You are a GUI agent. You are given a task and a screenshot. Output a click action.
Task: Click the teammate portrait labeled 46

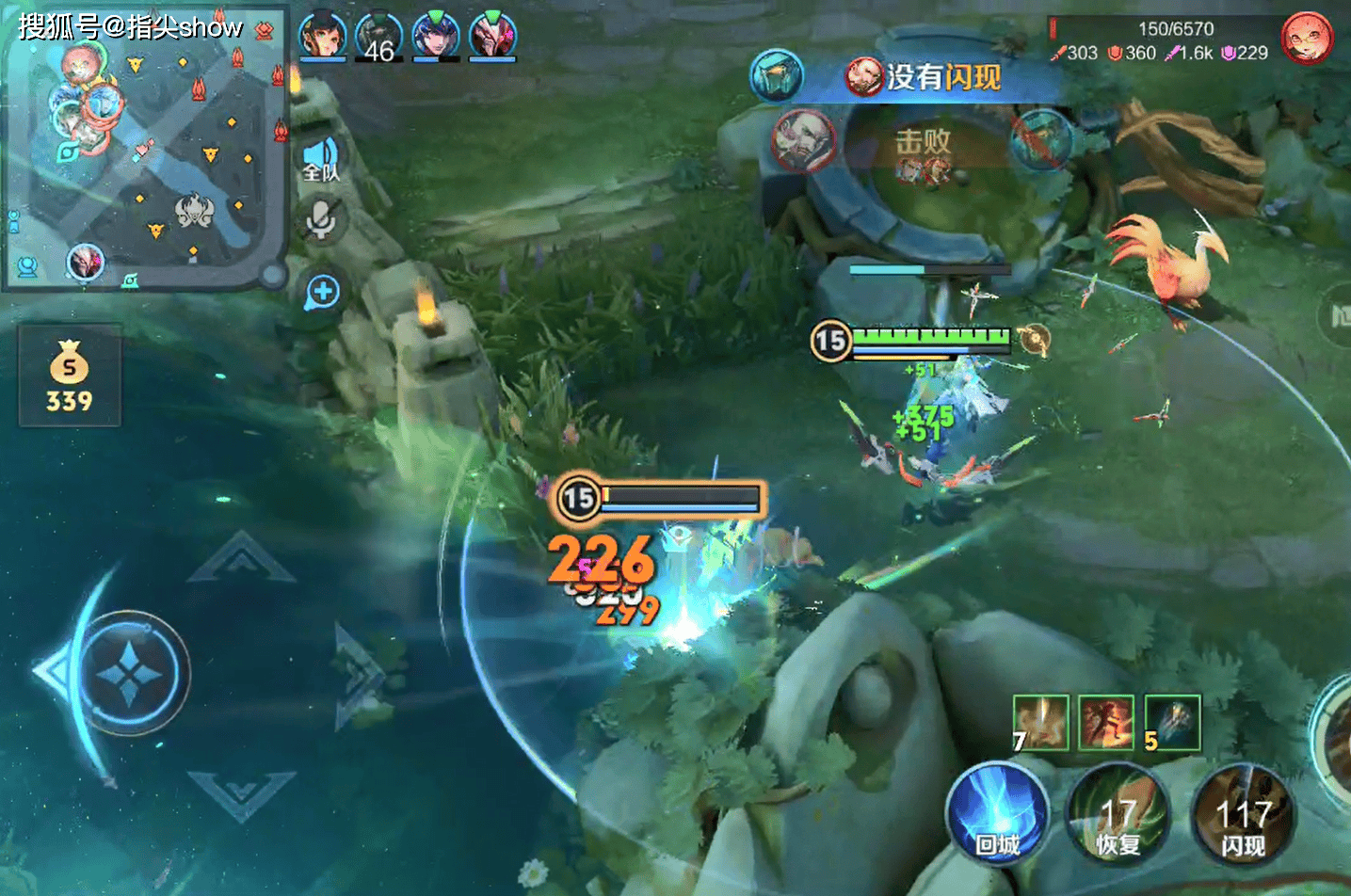point(379,36)
